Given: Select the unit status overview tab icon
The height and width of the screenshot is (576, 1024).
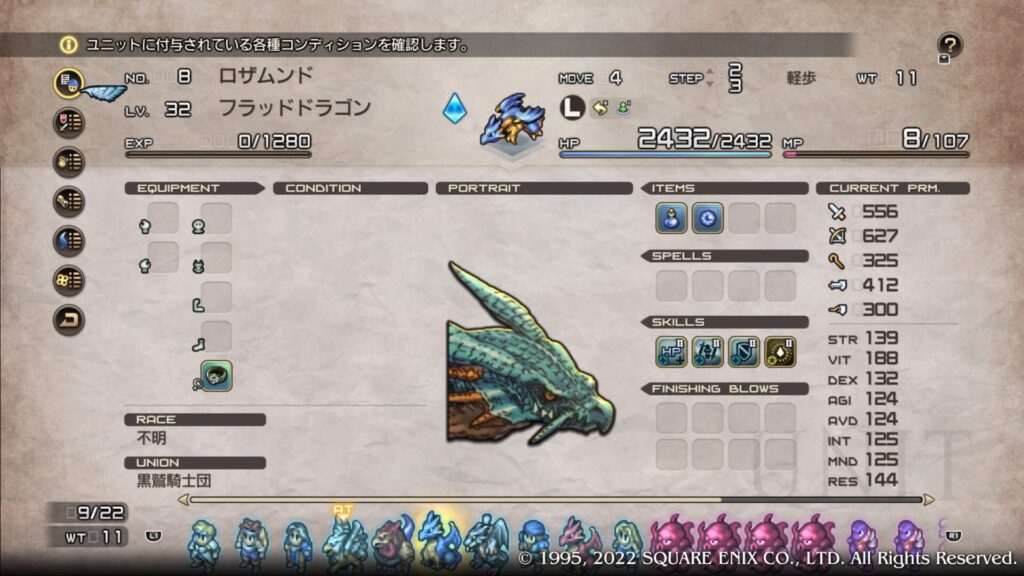Looking at the screenshot, I should [68, 82].
